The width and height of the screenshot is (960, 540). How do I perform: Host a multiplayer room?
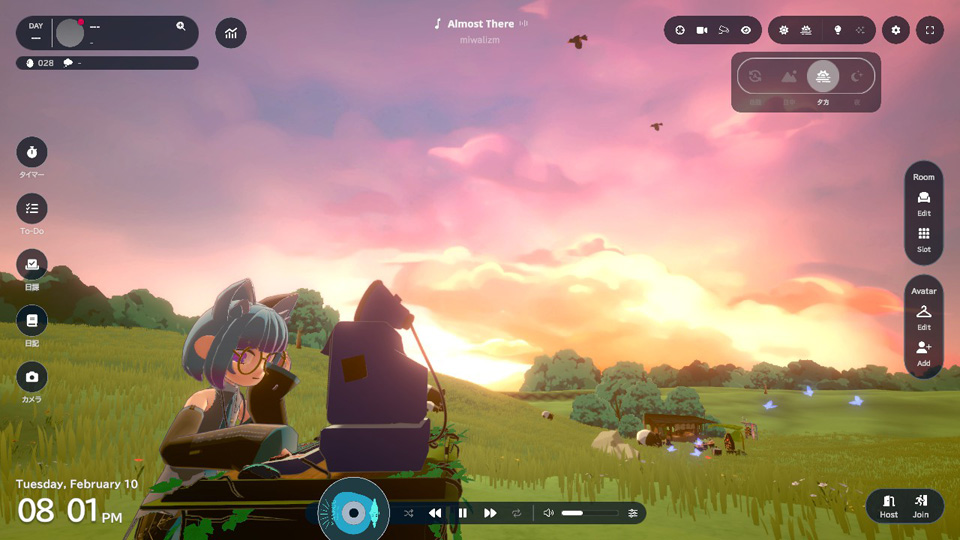pos(888,504)
